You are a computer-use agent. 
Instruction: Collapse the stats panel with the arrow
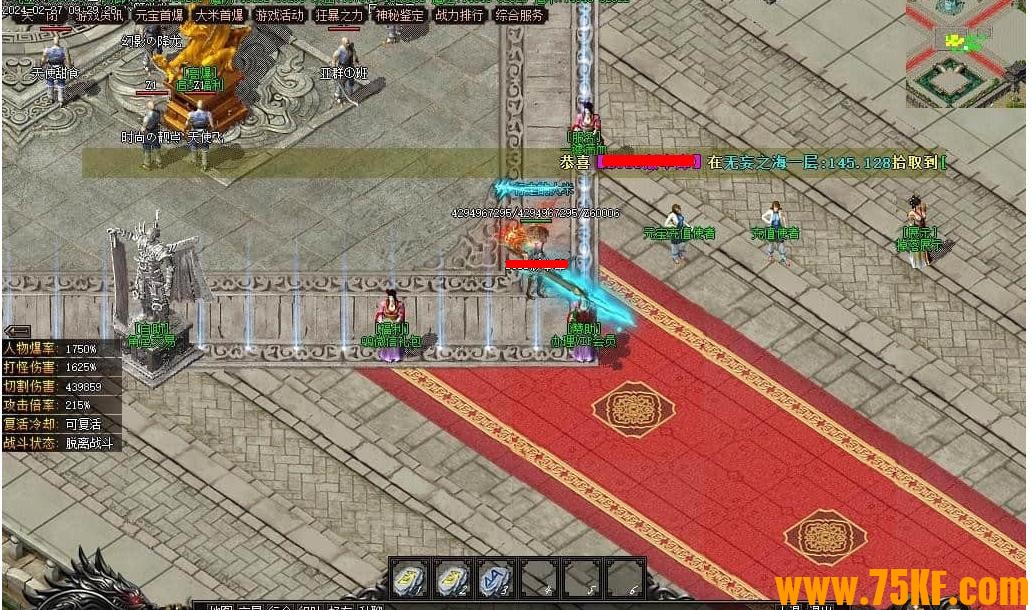[x=17, y=331]
